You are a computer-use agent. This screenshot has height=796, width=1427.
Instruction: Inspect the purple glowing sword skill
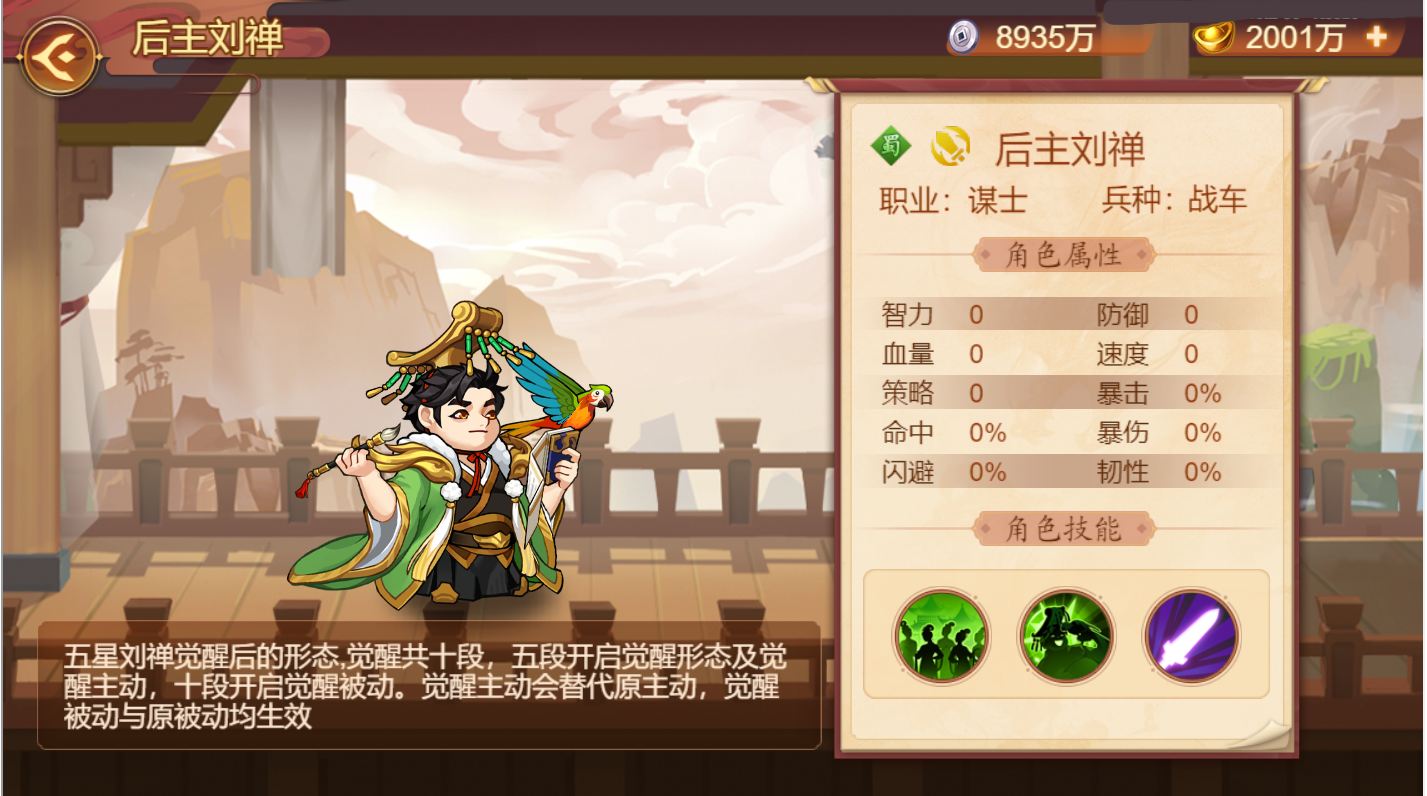tap(1191, 636)
